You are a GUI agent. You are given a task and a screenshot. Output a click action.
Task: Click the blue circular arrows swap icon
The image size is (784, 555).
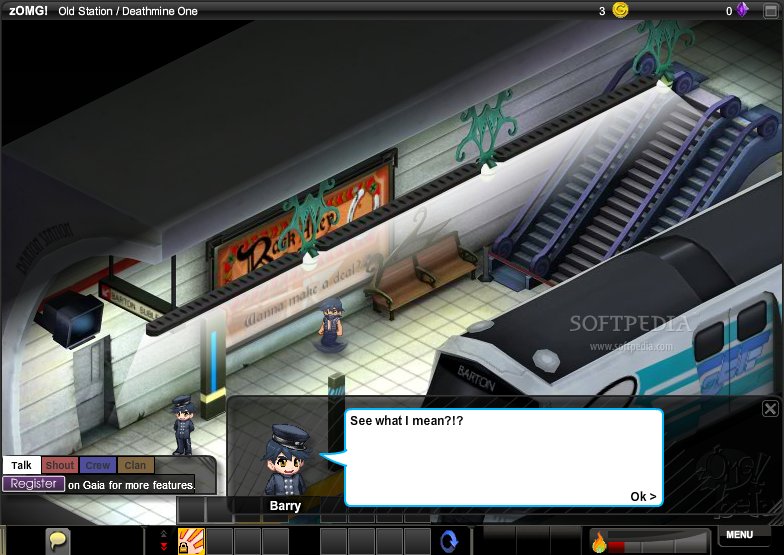pyautogui.click(x=449, y=541)
